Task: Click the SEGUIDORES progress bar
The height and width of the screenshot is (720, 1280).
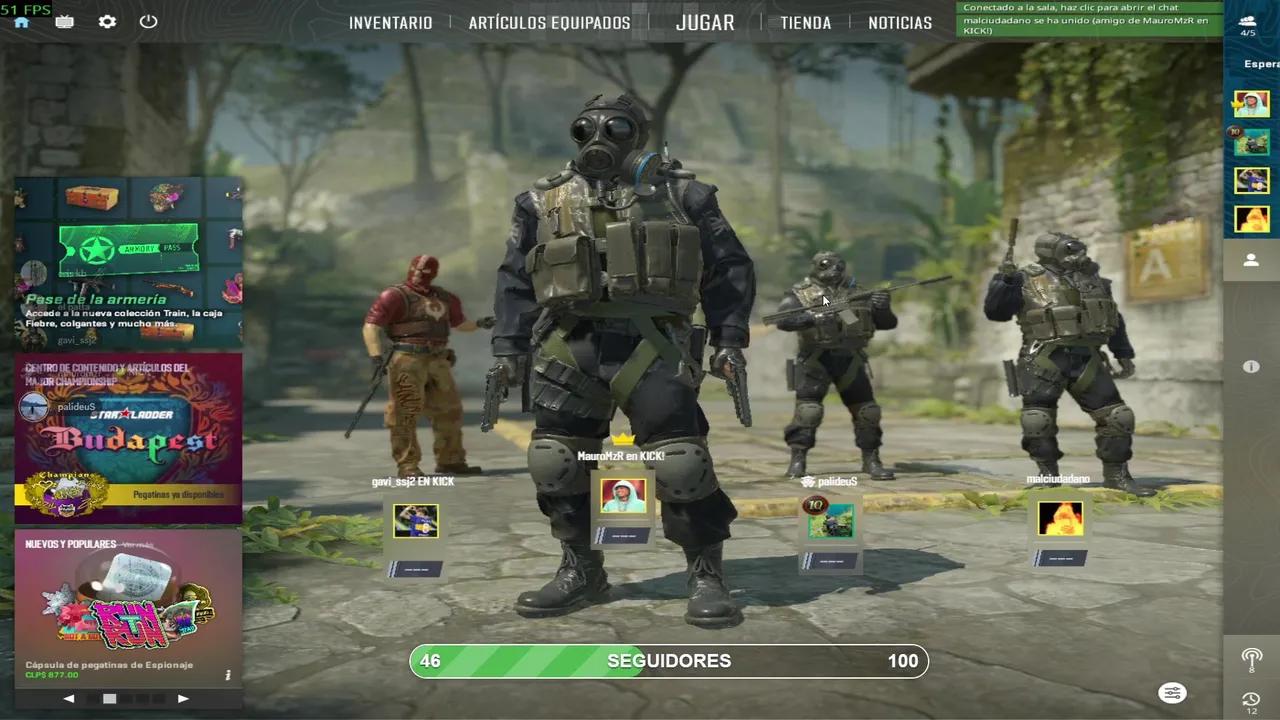Action: 669,660
